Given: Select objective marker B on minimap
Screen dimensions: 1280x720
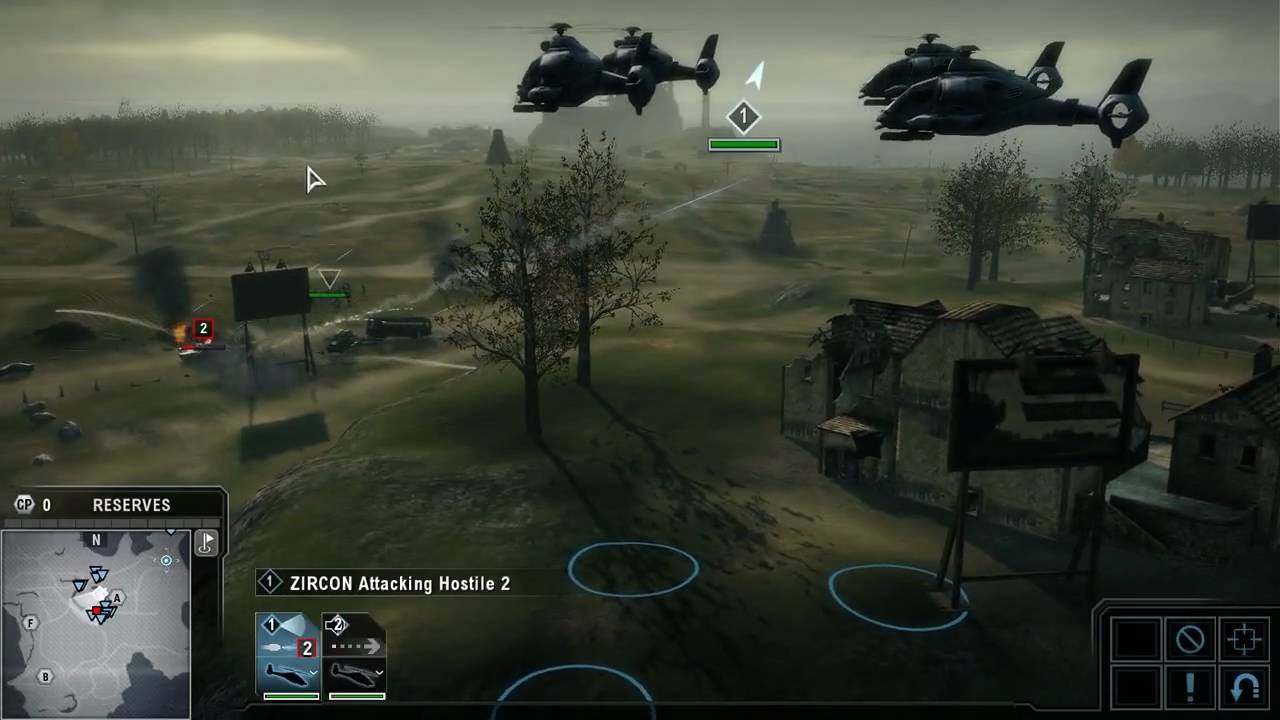Looking at the screenshot, I should point(45,677).
